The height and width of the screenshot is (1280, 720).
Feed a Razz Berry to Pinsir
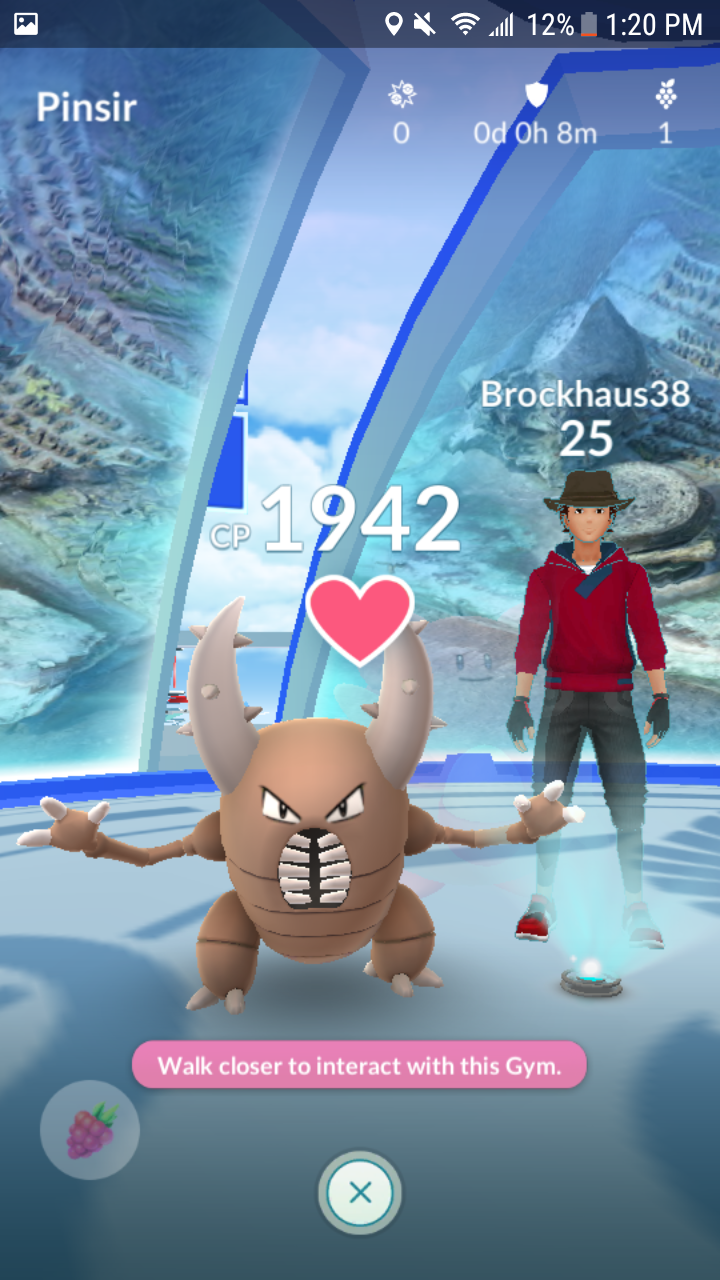click(90, 1130)
